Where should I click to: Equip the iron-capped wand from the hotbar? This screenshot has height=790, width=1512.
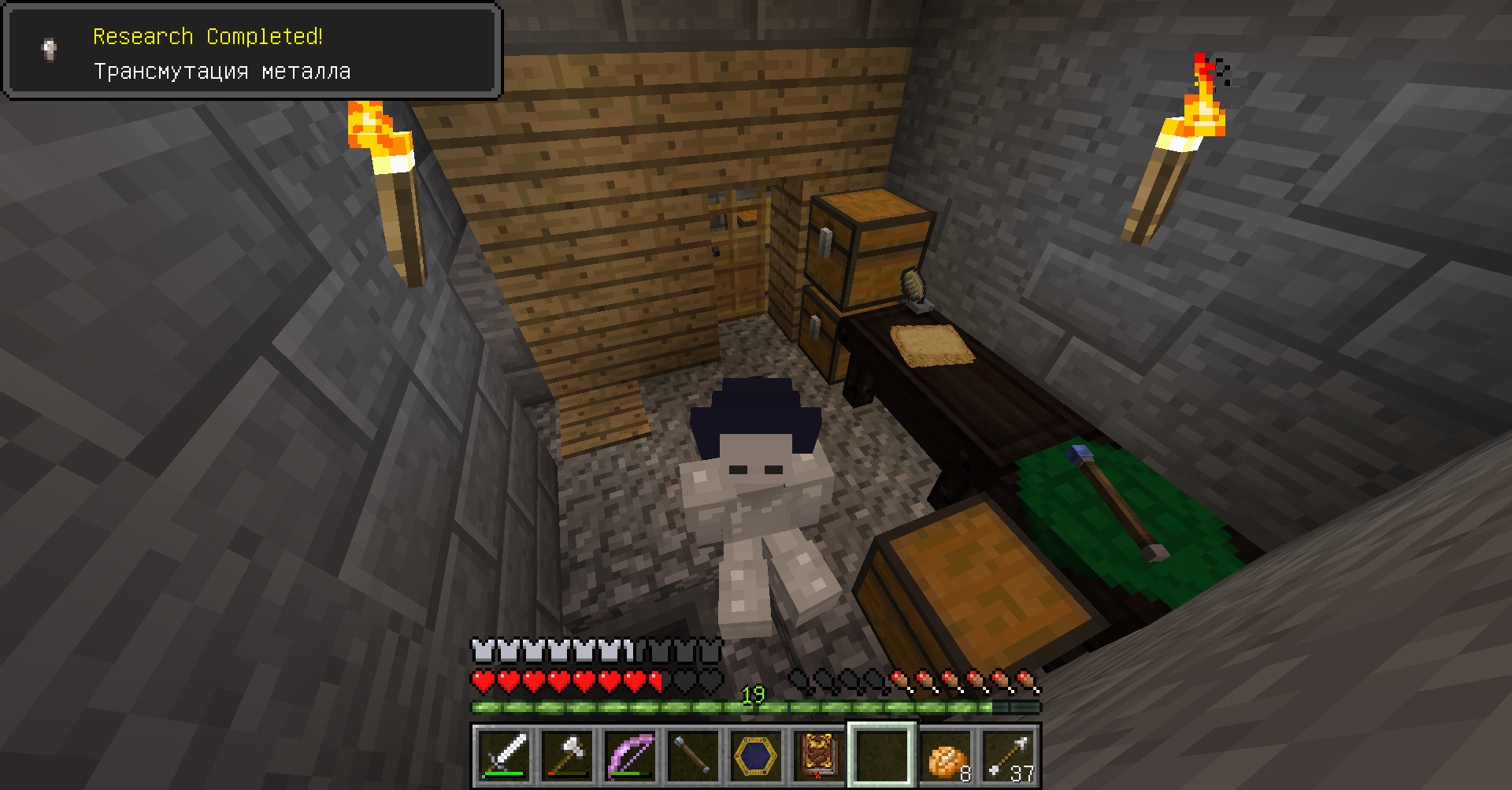[x=693, y=756]
